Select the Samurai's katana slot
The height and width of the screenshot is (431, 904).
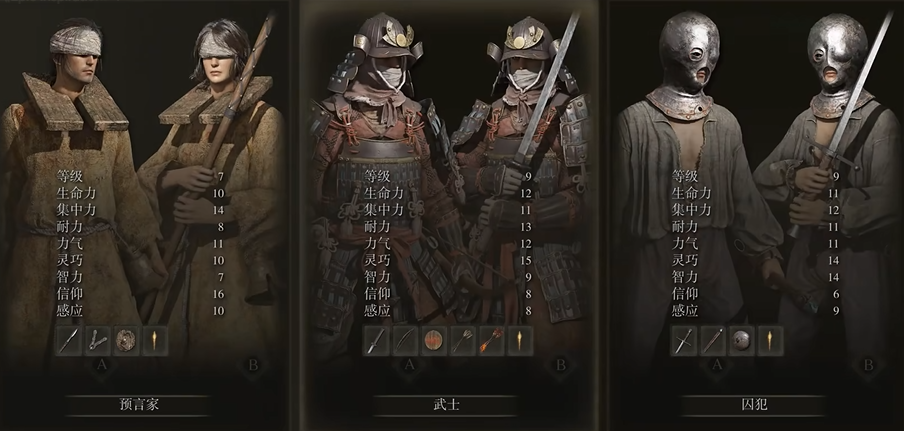(x=375, y=342)
